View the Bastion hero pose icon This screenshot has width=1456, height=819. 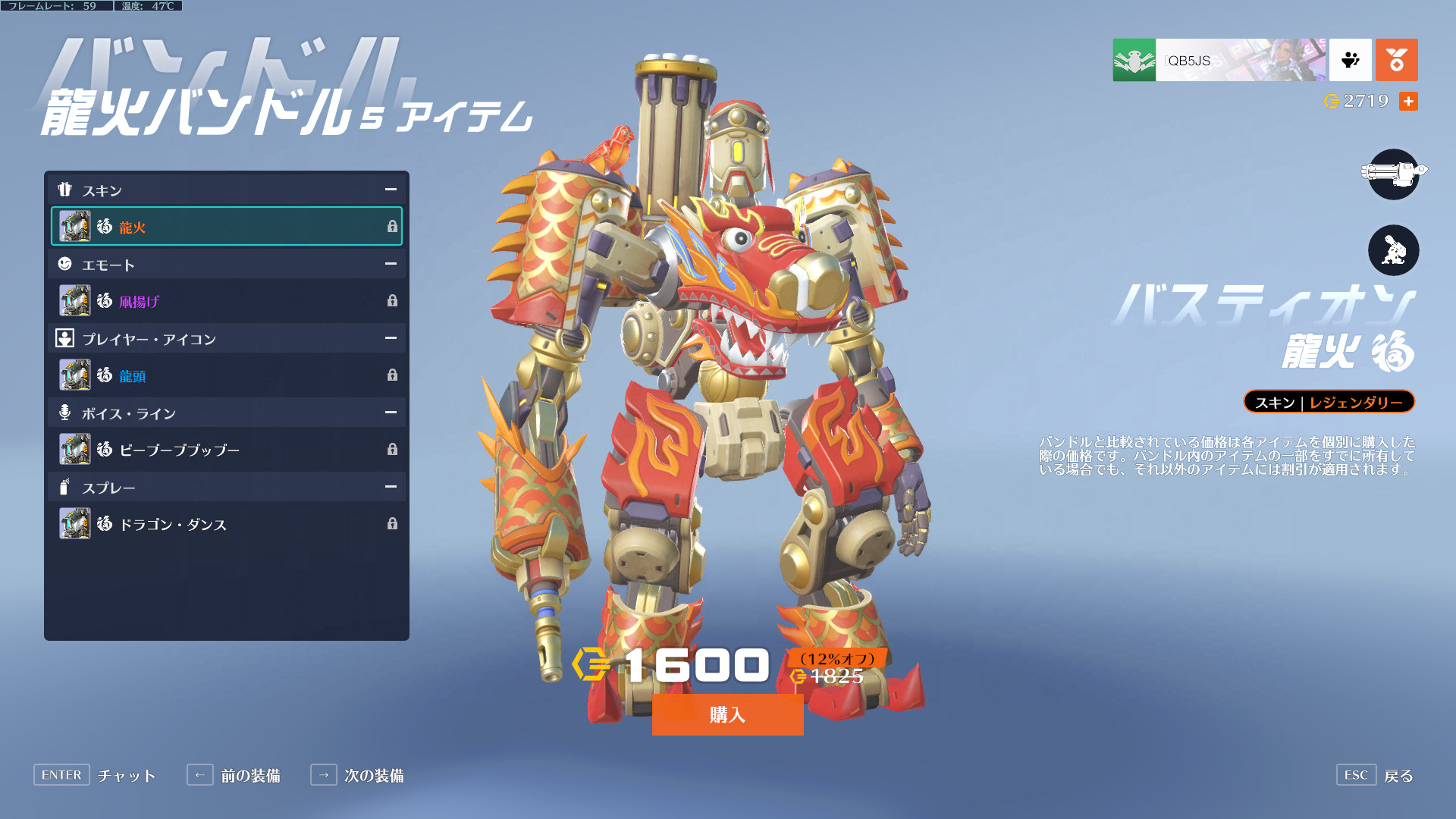[1393, 250]
